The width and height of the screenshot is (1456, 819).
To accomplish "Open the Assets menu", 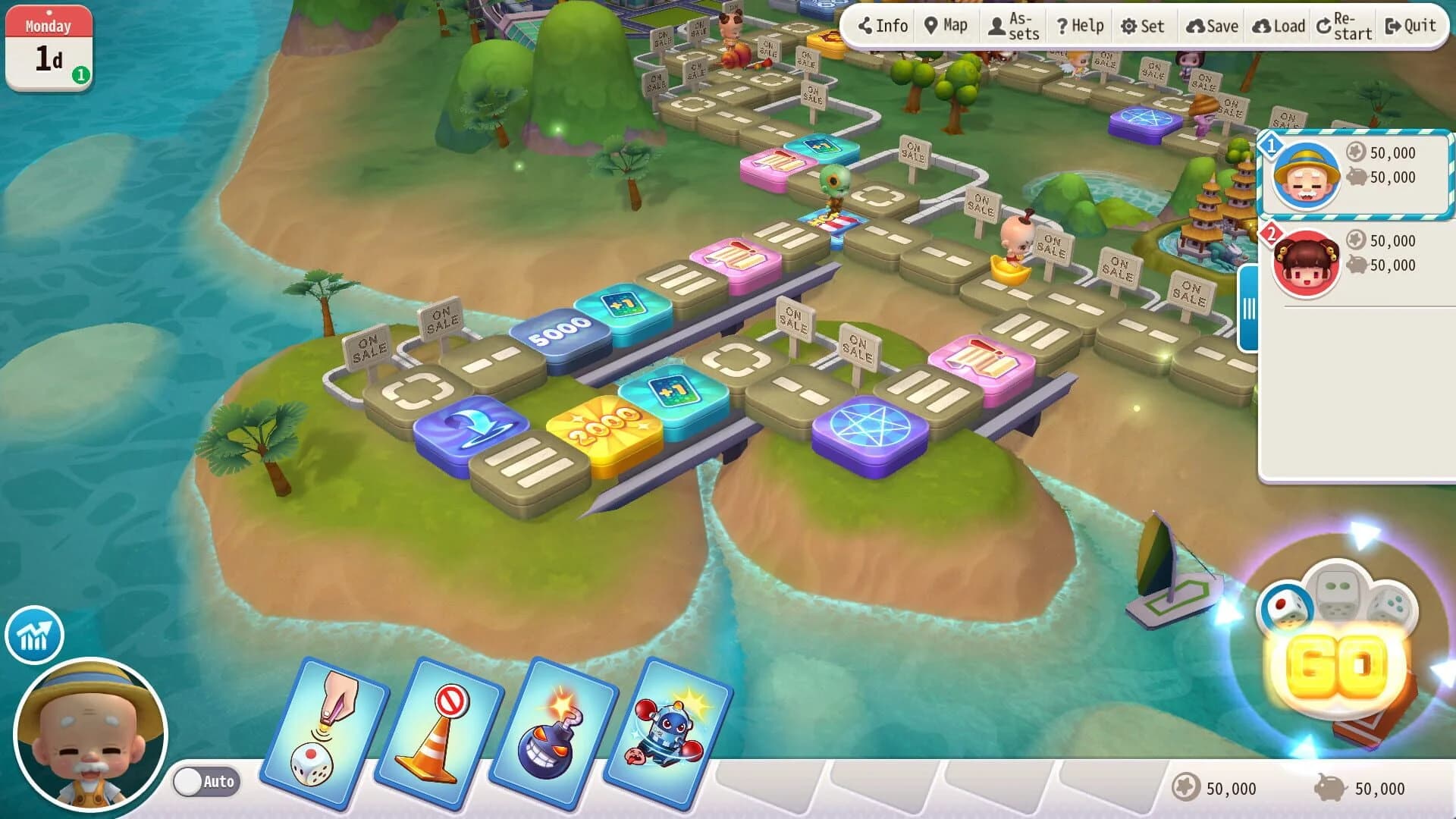I will pyautogui.click(x=1012, y=25).
